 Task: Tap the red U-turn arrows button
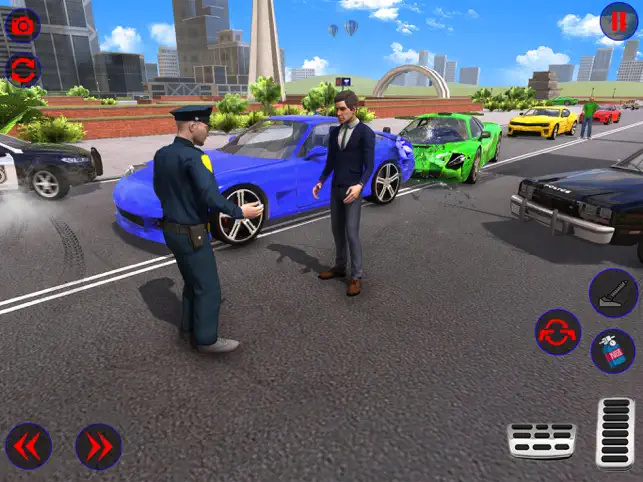coord(557,332)
